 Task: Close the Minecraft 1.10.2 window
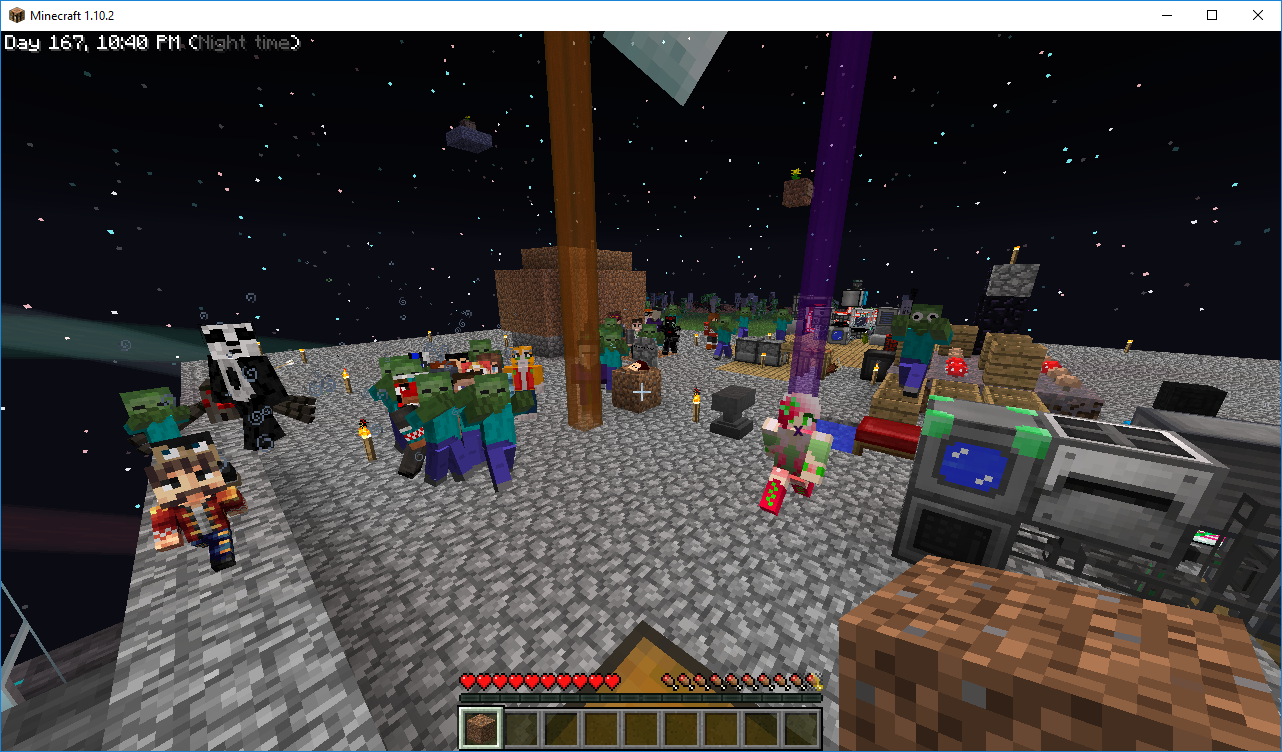click(1257, 15)
